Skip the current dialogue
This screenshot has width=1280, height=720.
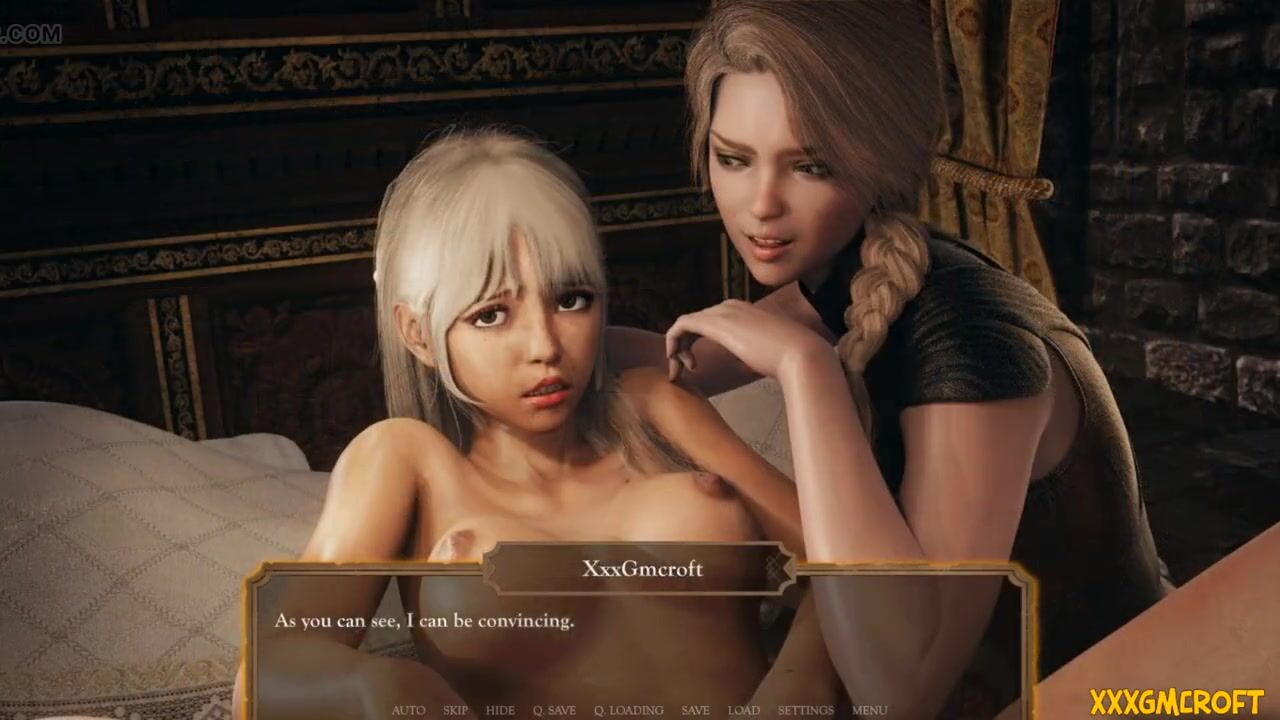[x=455, y=710]
